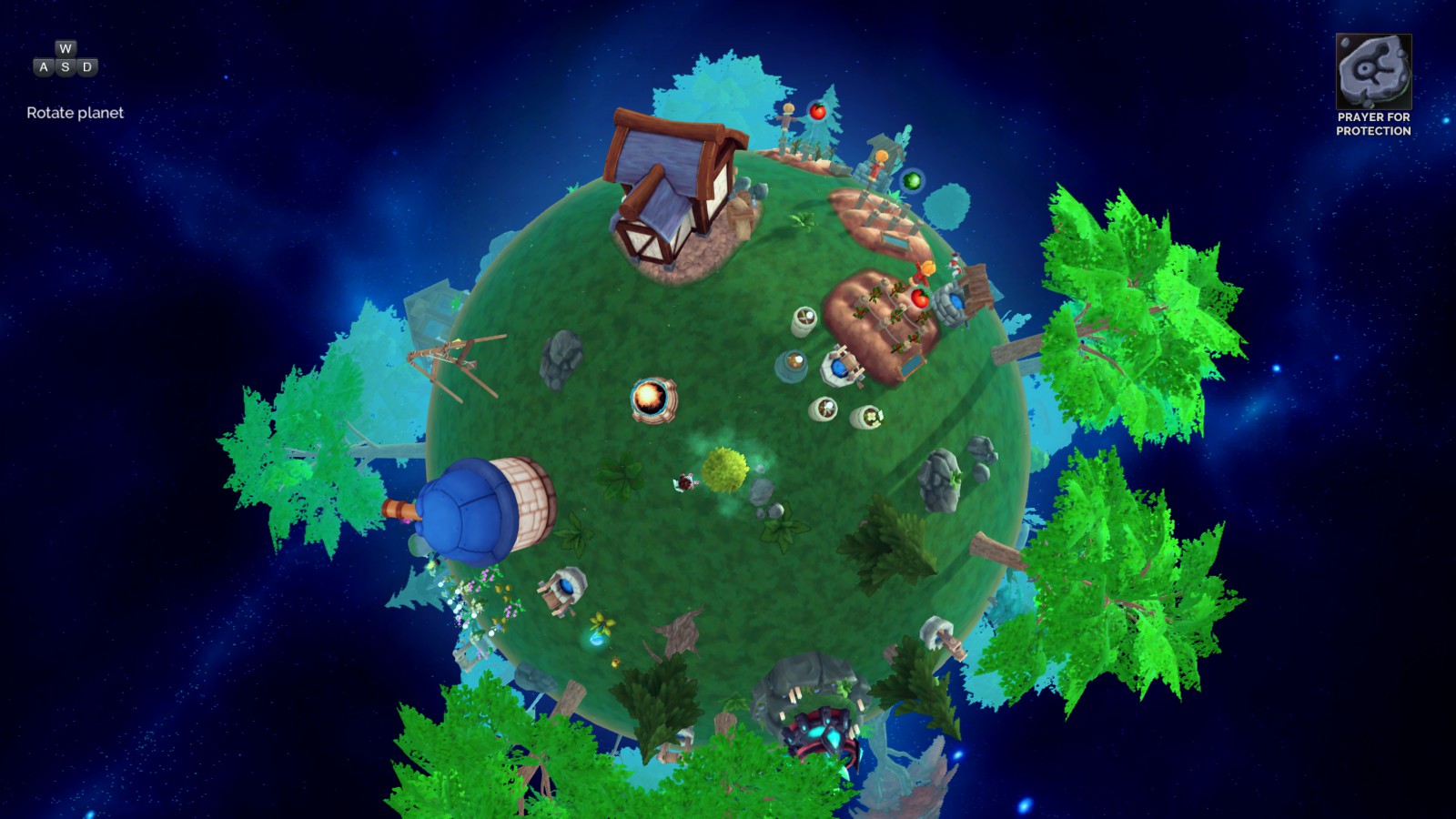Click the small animal beside the yellow bush
1456x819 pixels.
tap(684, 484)
